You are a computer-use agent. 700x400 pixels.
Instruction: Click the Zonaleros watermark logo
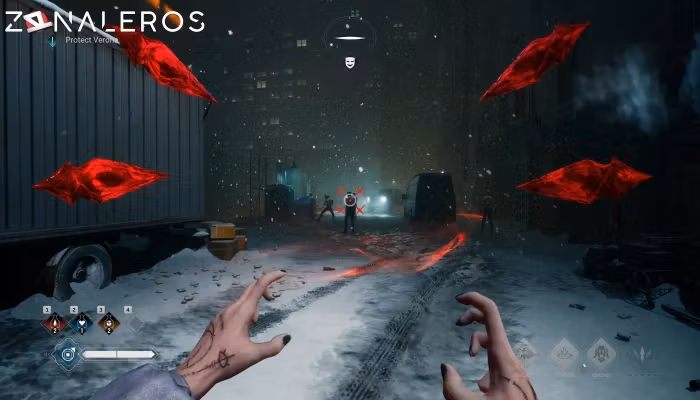pyautogui.click(x=104, y=21)
